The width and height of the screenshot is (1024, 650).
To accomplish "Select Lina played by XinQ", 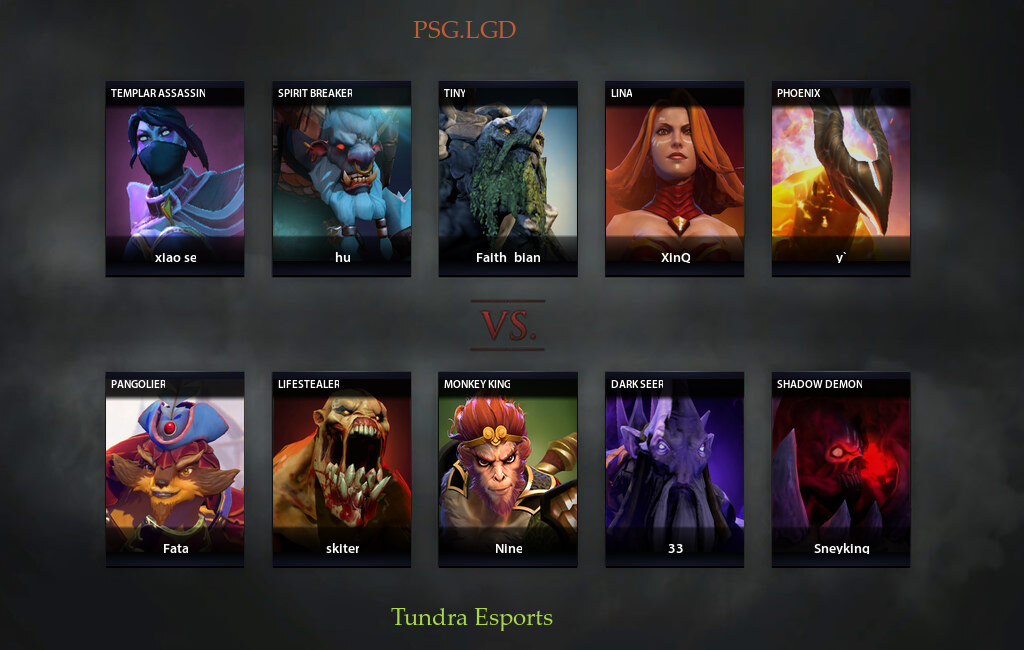I will (675, 178).
